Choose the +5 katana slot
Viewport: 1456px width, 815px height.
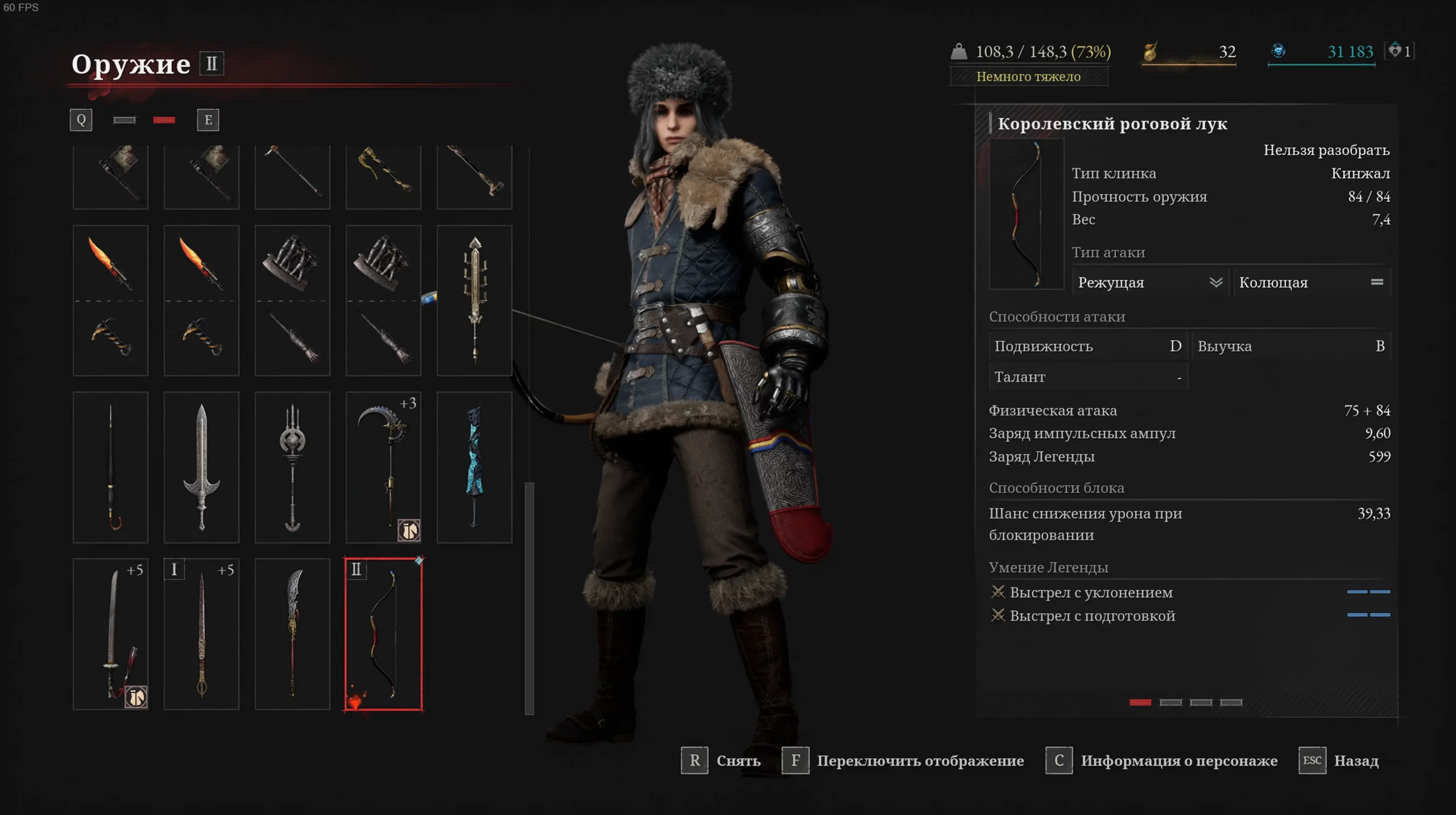click(110, 634)
